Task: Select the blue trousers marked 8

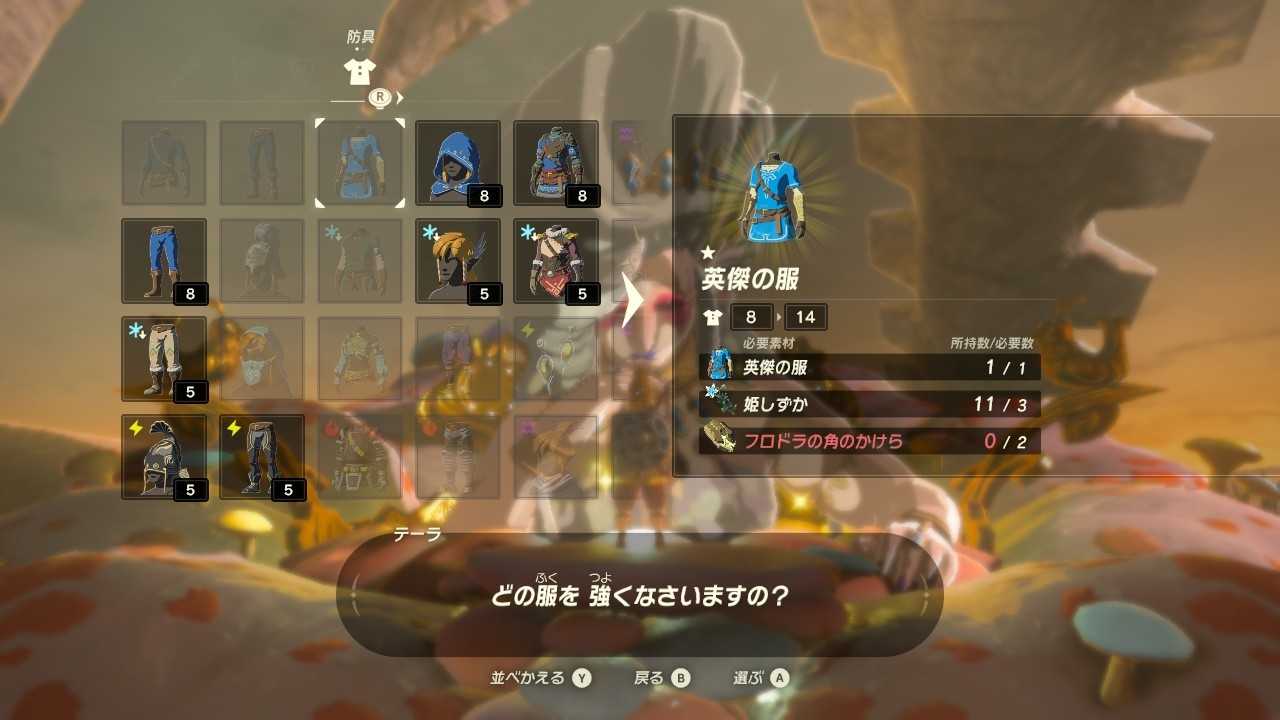Action: pos(163,260)
